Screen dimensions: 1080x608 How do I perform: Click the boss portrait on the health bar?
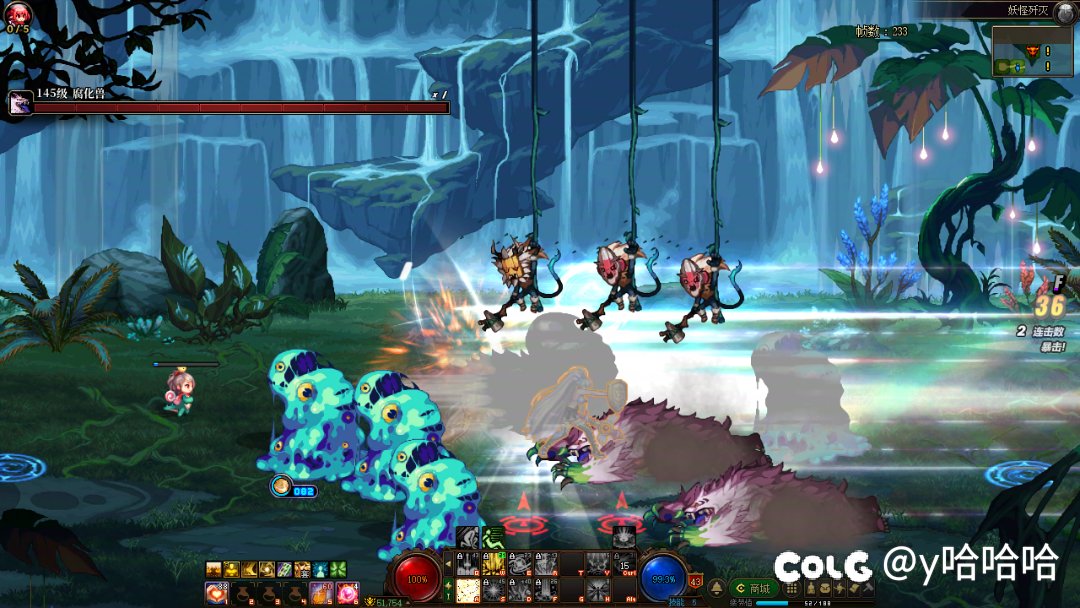[x=19, y=103]
